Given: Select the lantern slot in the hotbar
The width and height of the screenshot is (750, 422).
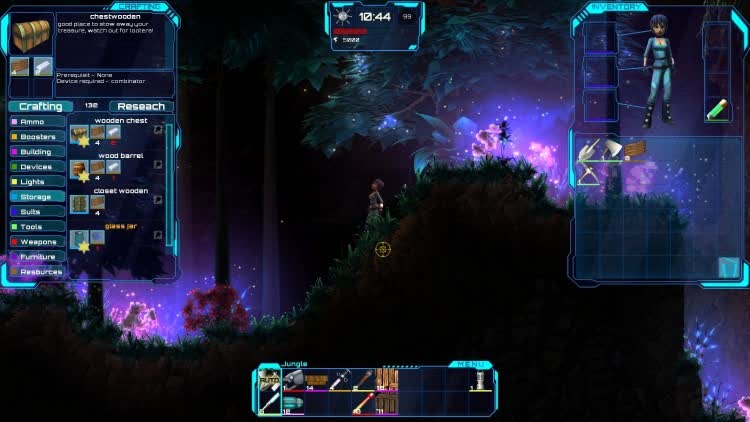Looking at the screenshot, I should pyautogui.click(x=481, y=380).
